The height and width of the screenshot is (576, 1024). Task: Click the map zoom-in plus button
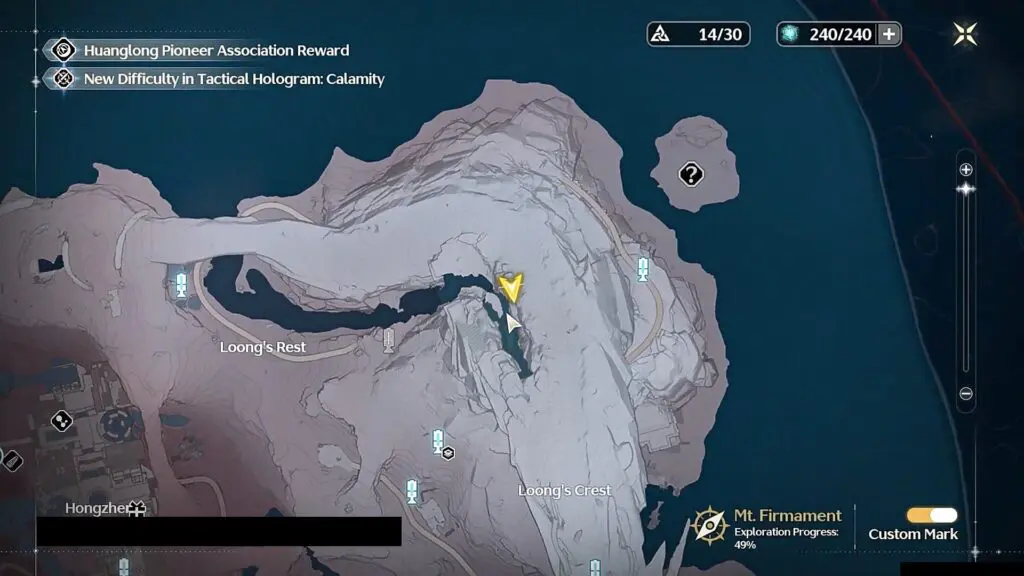coord(965,170)
